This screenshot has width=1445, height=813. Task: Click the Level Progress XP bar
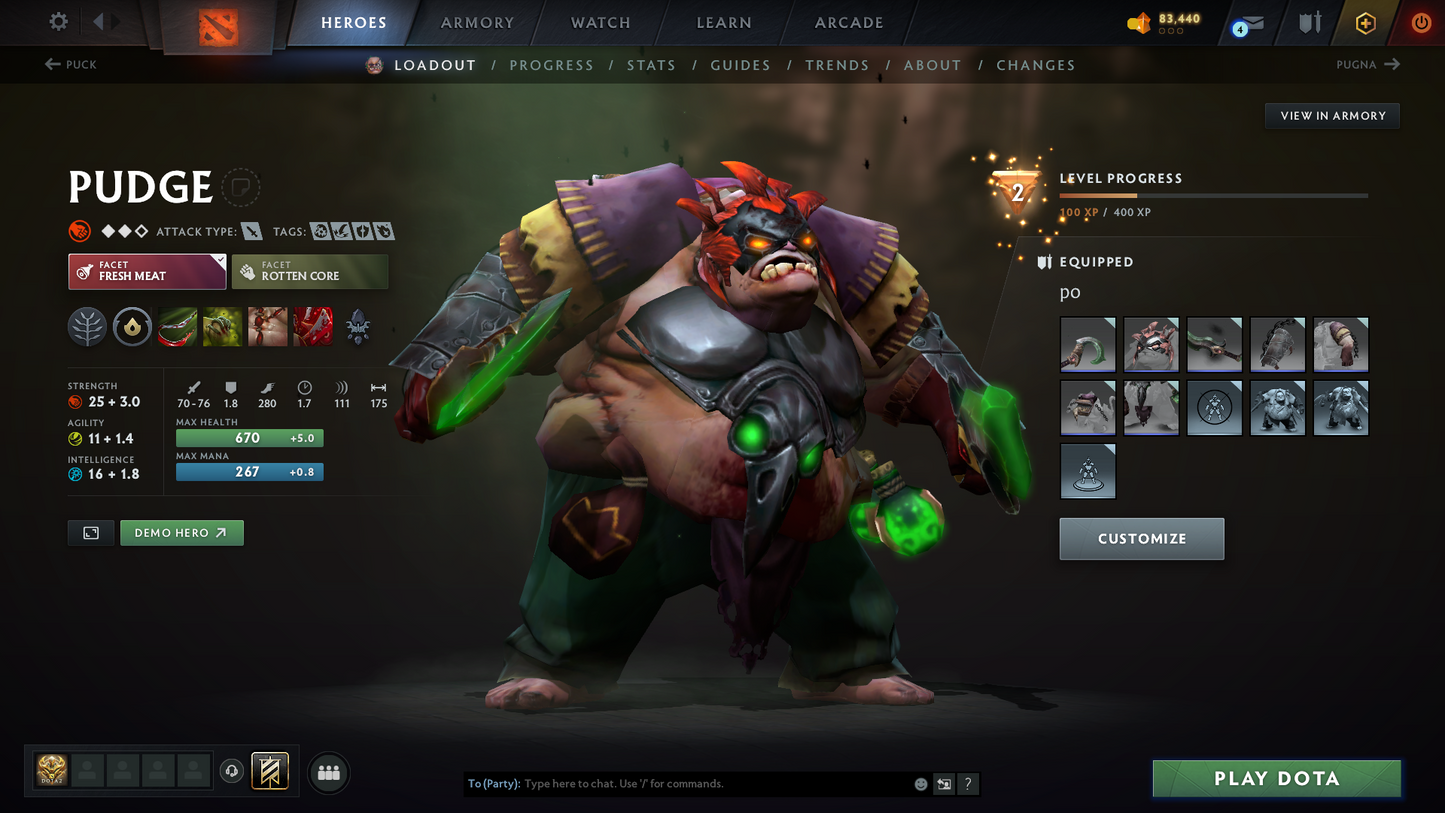pos(1212,195)
